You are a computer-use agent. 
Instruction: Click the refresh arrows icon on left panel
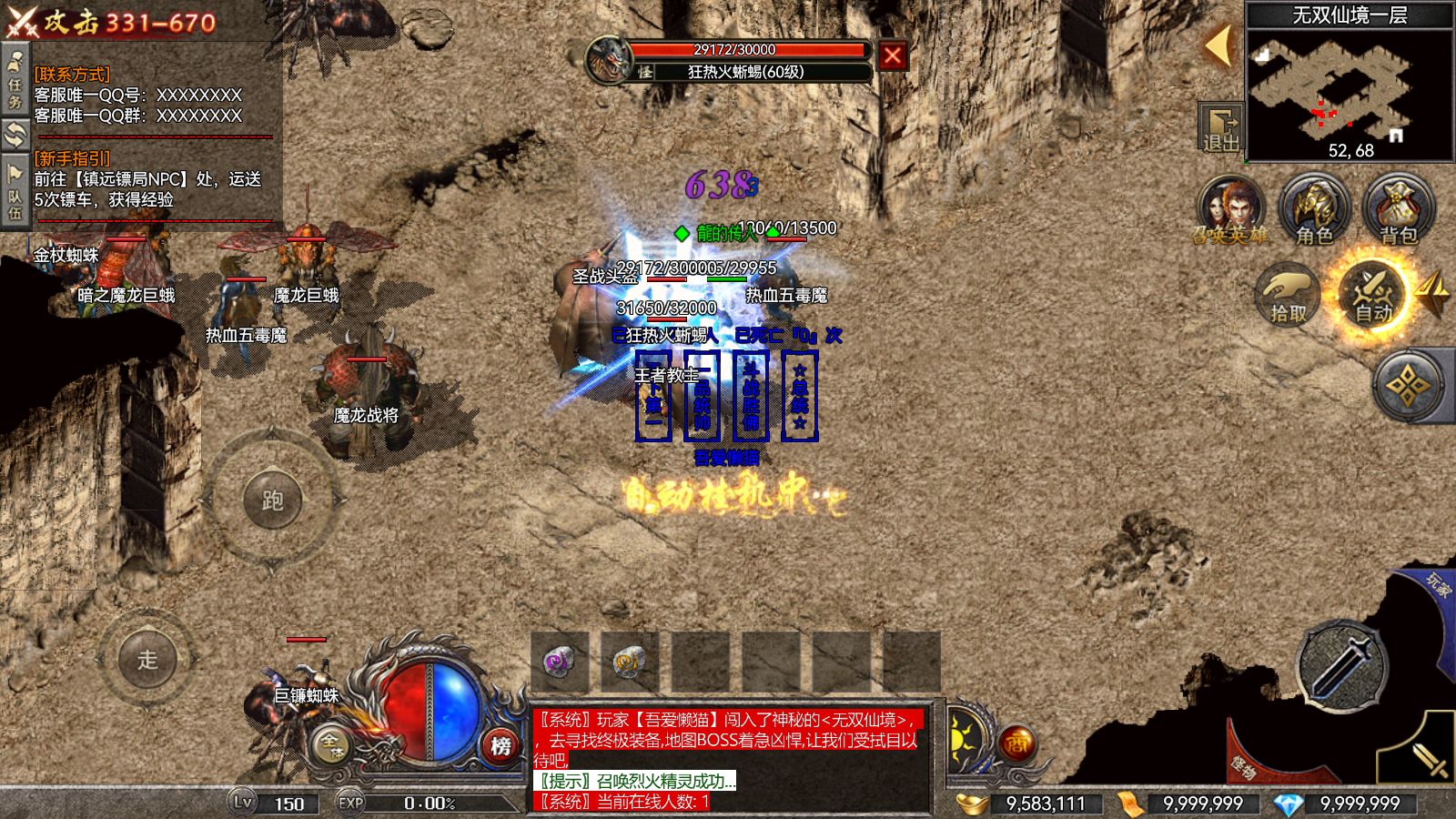point(15,136)
